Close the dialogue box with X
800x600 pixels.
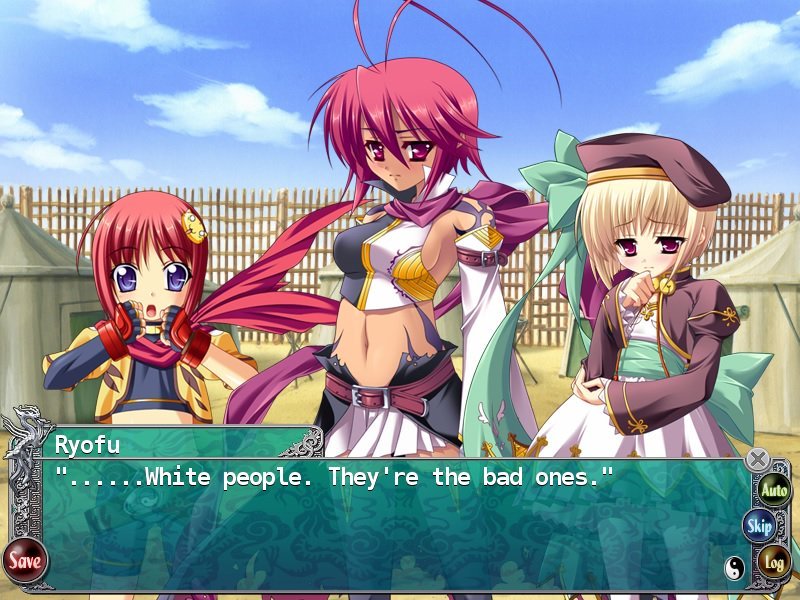coord(758,460)
